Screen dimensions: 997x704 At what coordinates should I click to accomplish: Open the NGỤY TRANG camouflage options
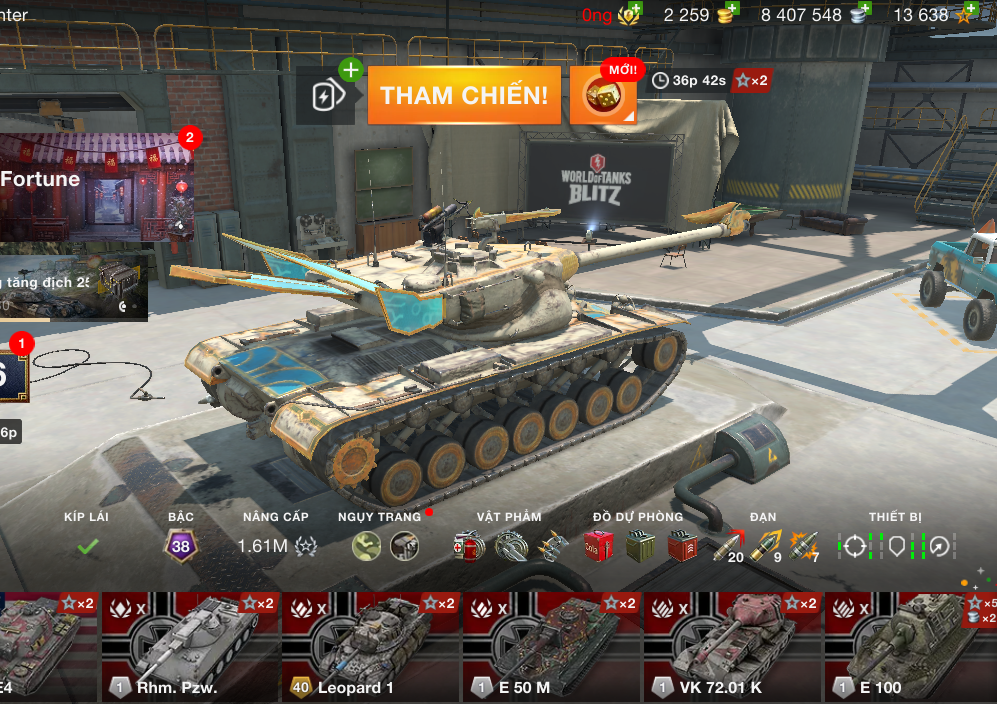385,546
